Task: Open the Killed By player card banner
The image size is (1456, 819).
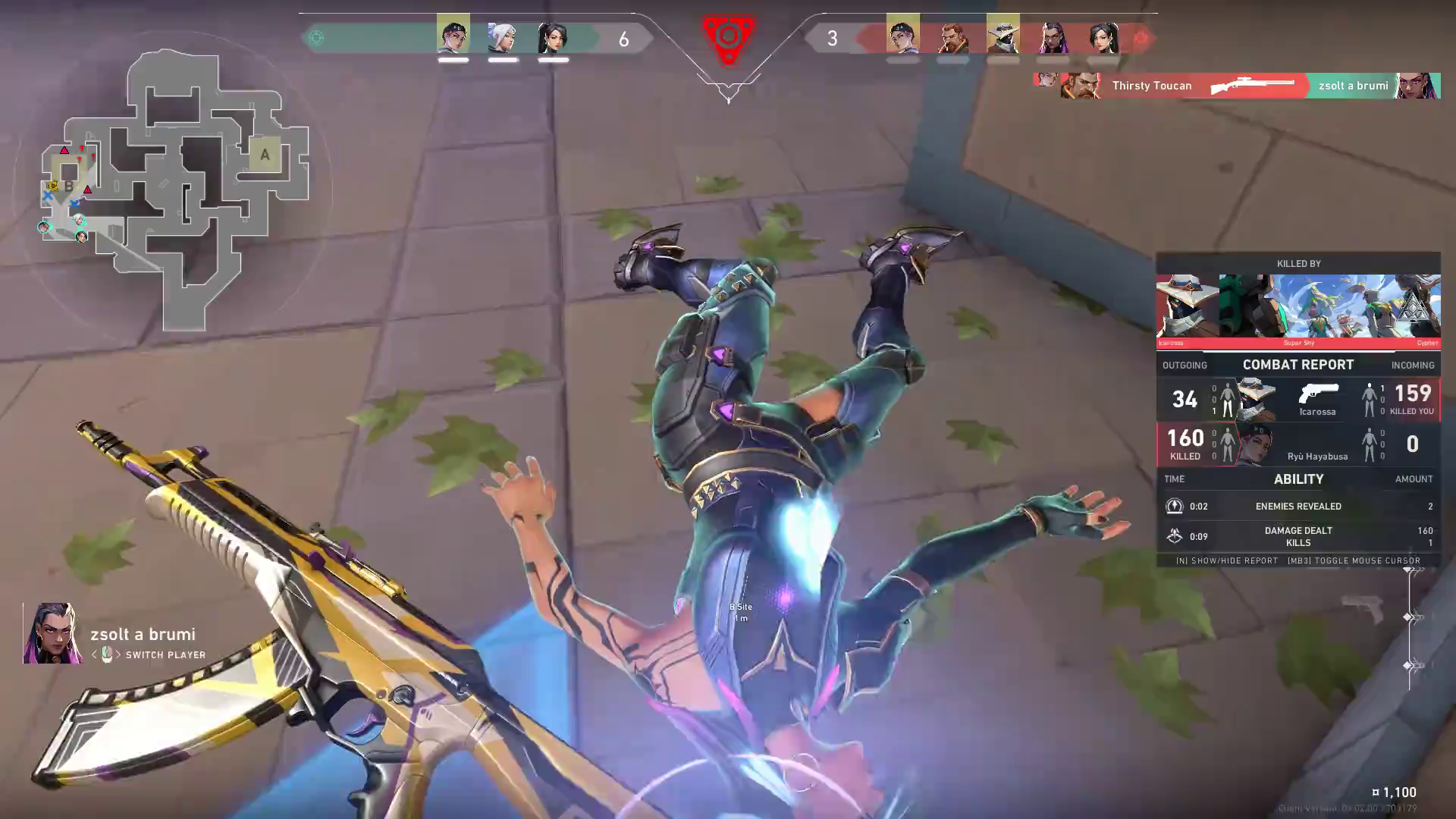Action: [x=1298, y=306]
